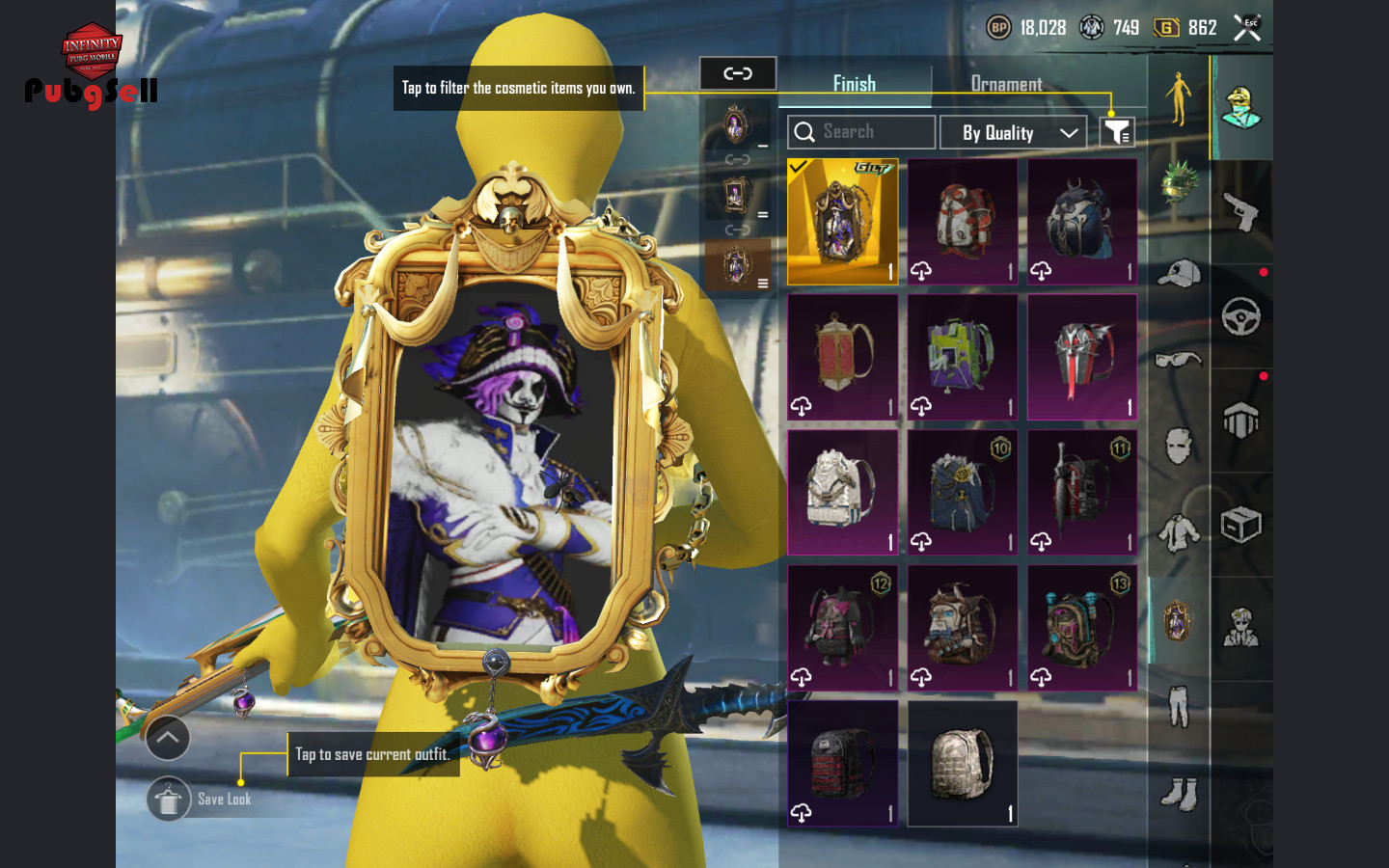Toggle the owned items filter funnel
The image size is (1389, 868).
[x=1117, y=132]
